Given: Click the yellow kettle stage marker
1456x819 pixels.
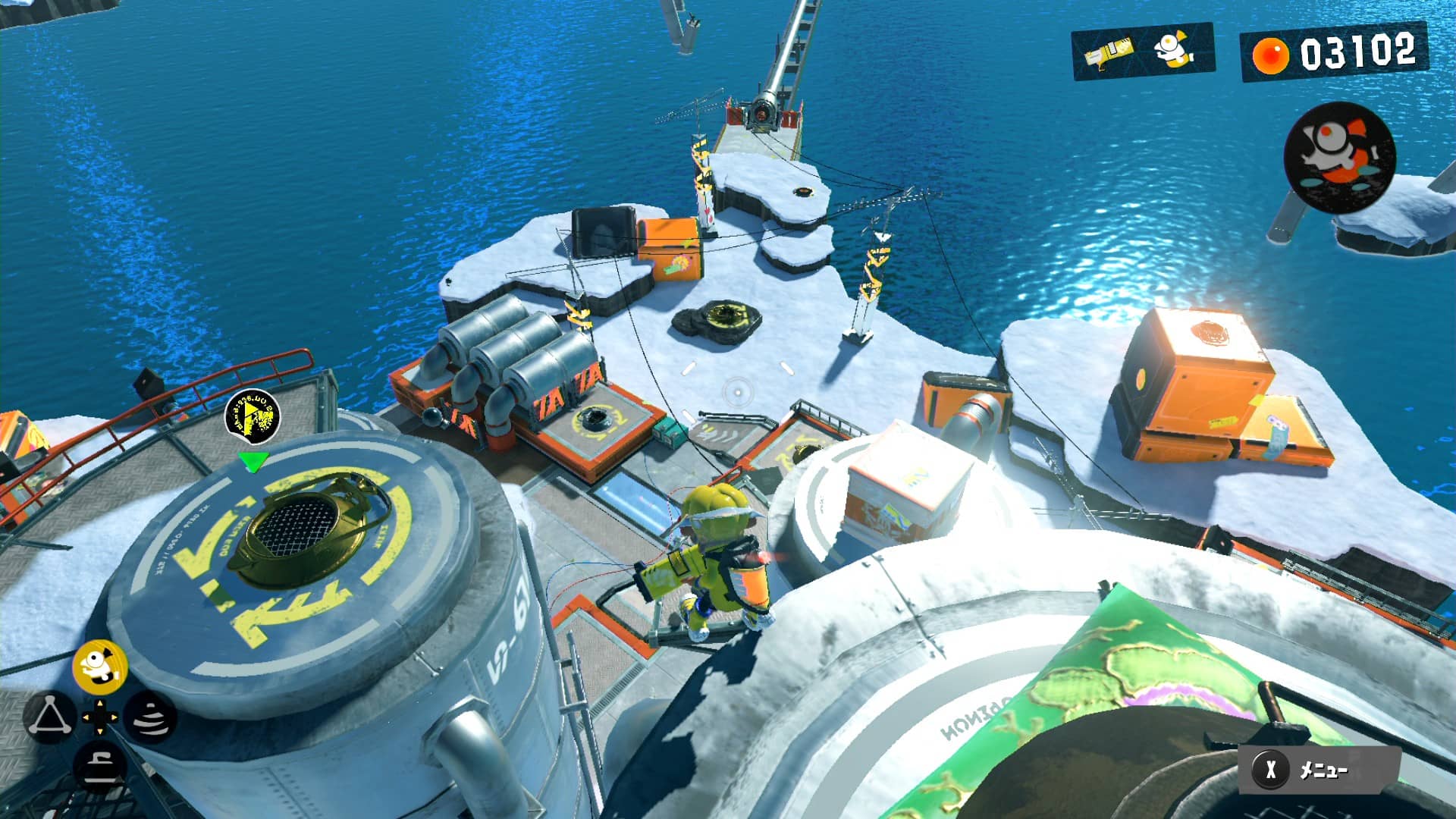Looking at the screenshot, I should point(253,416).
